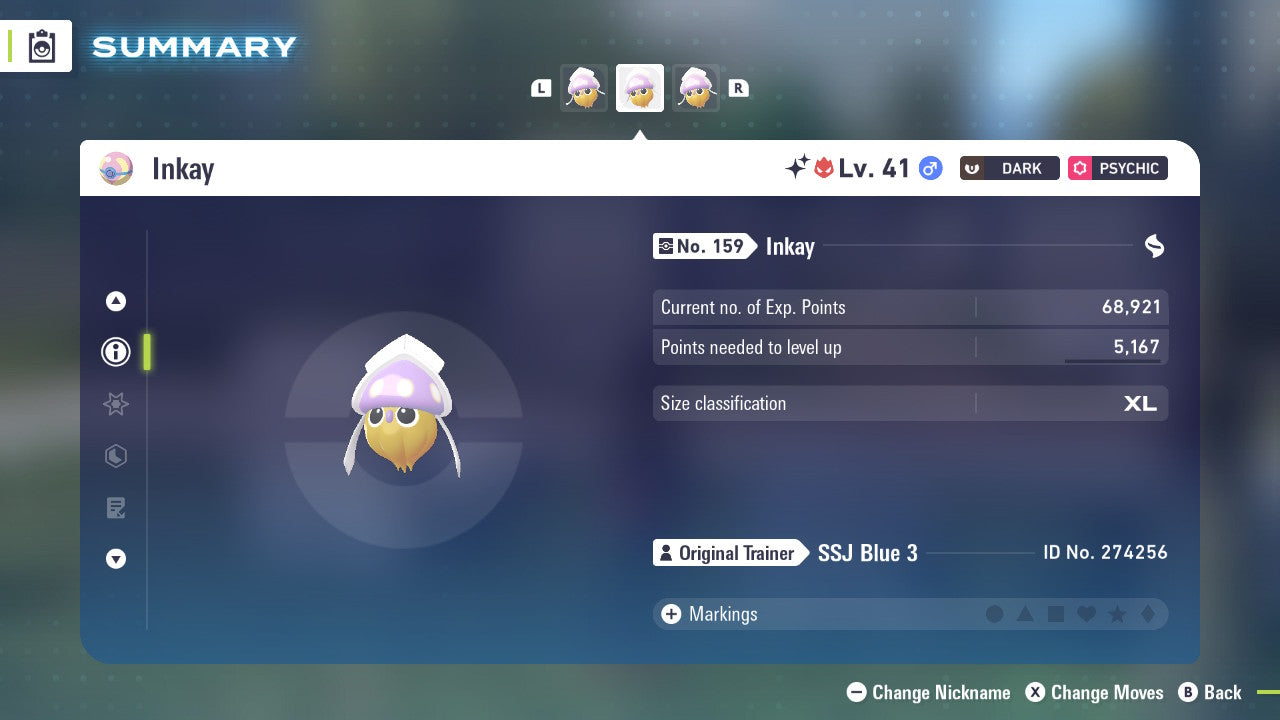
Task: Select the highlighted Inkay thumbnail at the top
Action: [x=639, y=88]
